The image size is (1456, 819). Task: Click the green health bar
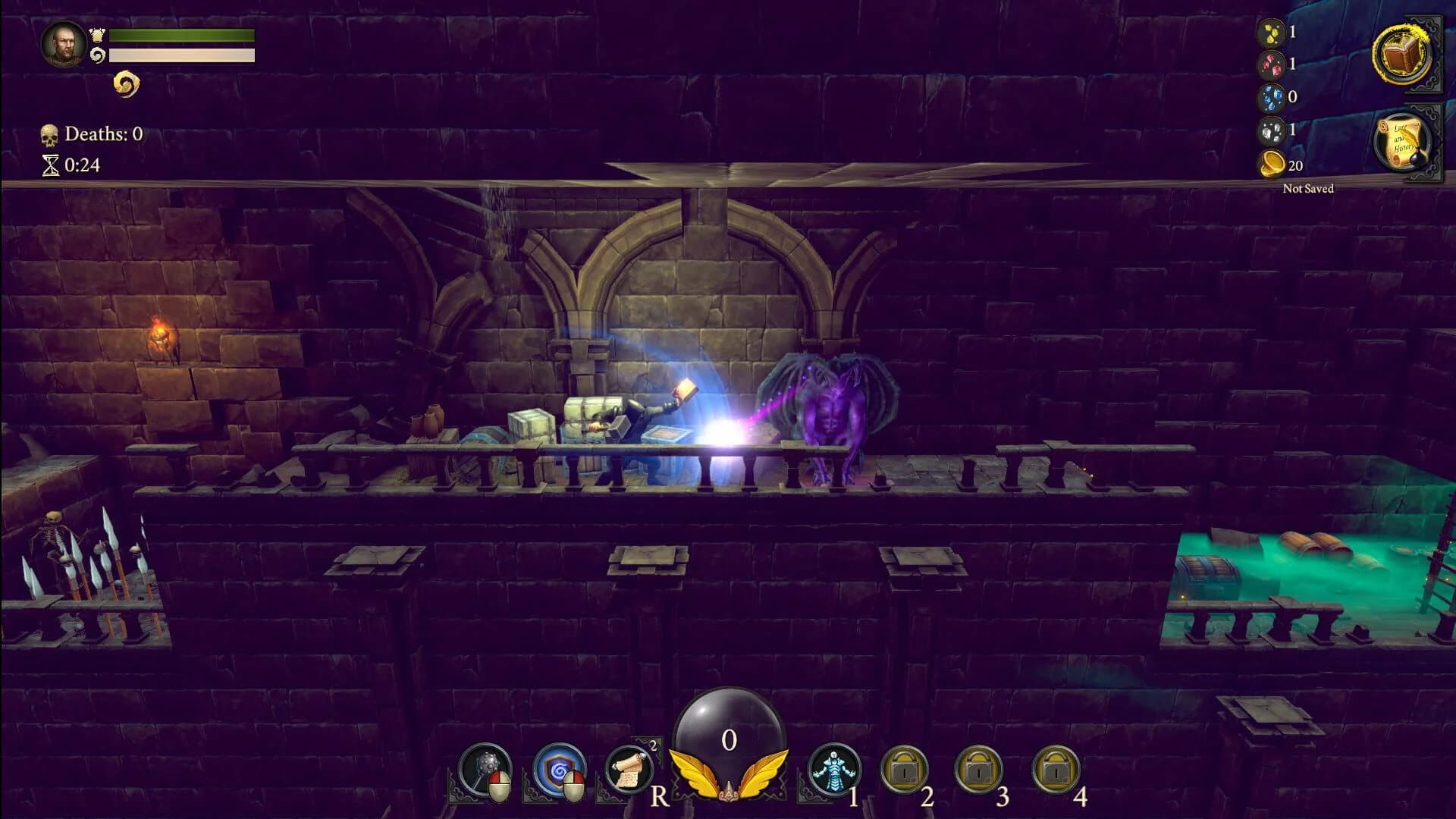point(180,36)
